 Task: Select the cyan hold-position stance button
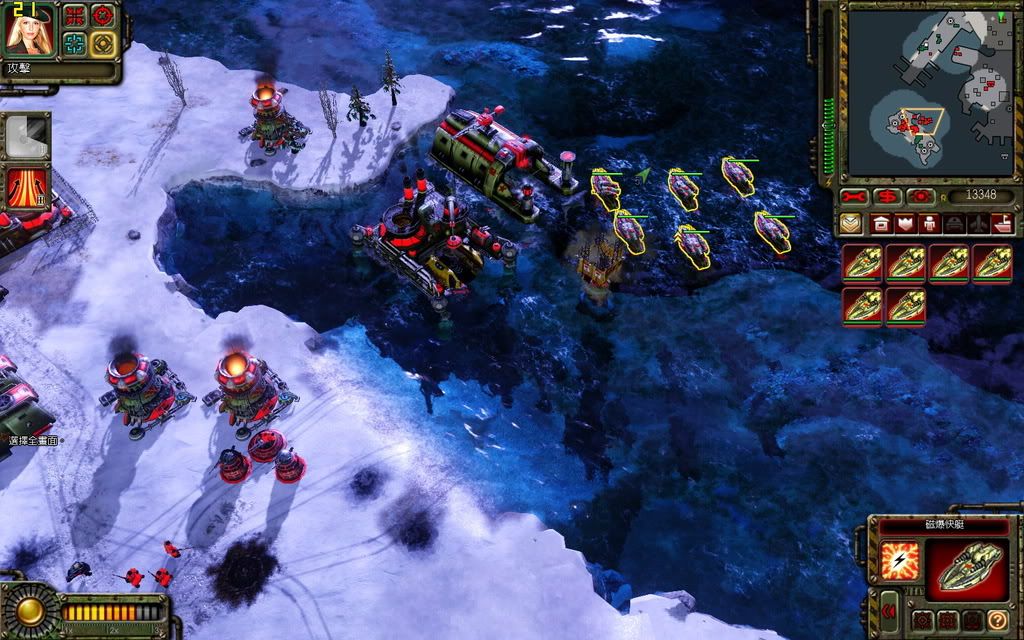[x=76, y=43]
